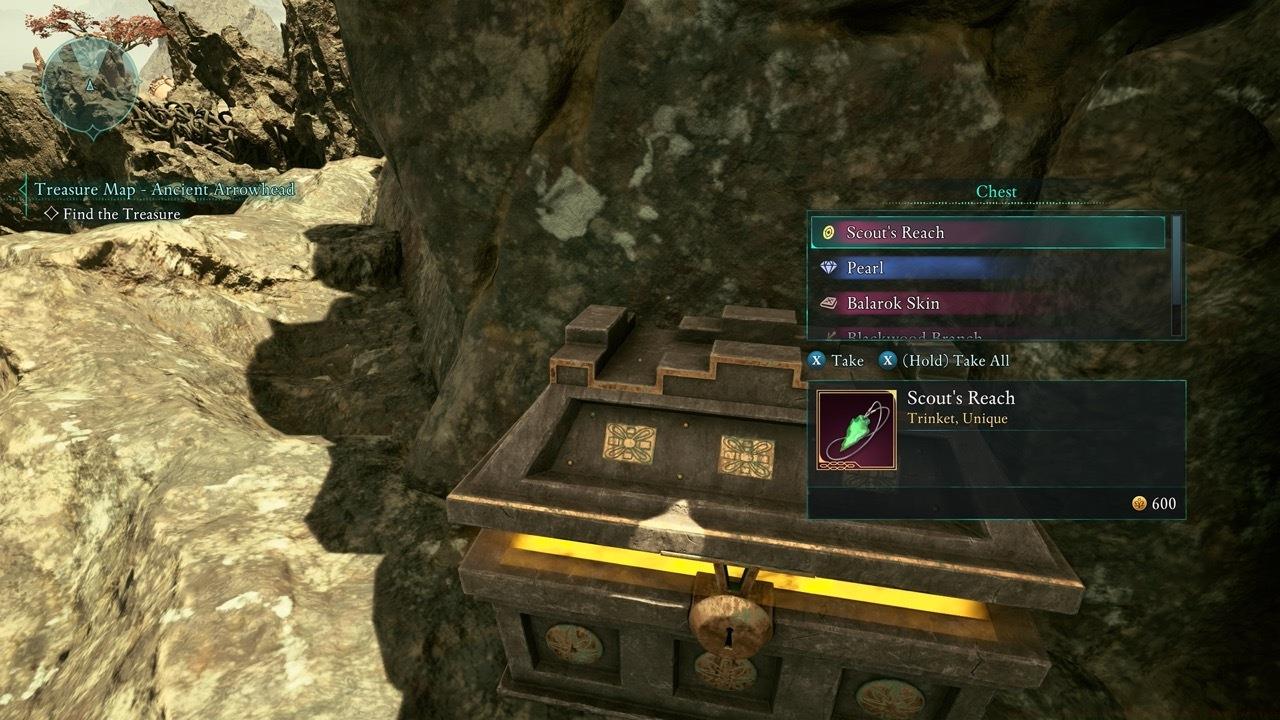Click the trinket icon beside Scout's Reach
The image size is (1280, 720).
click(x=827, y=232)
